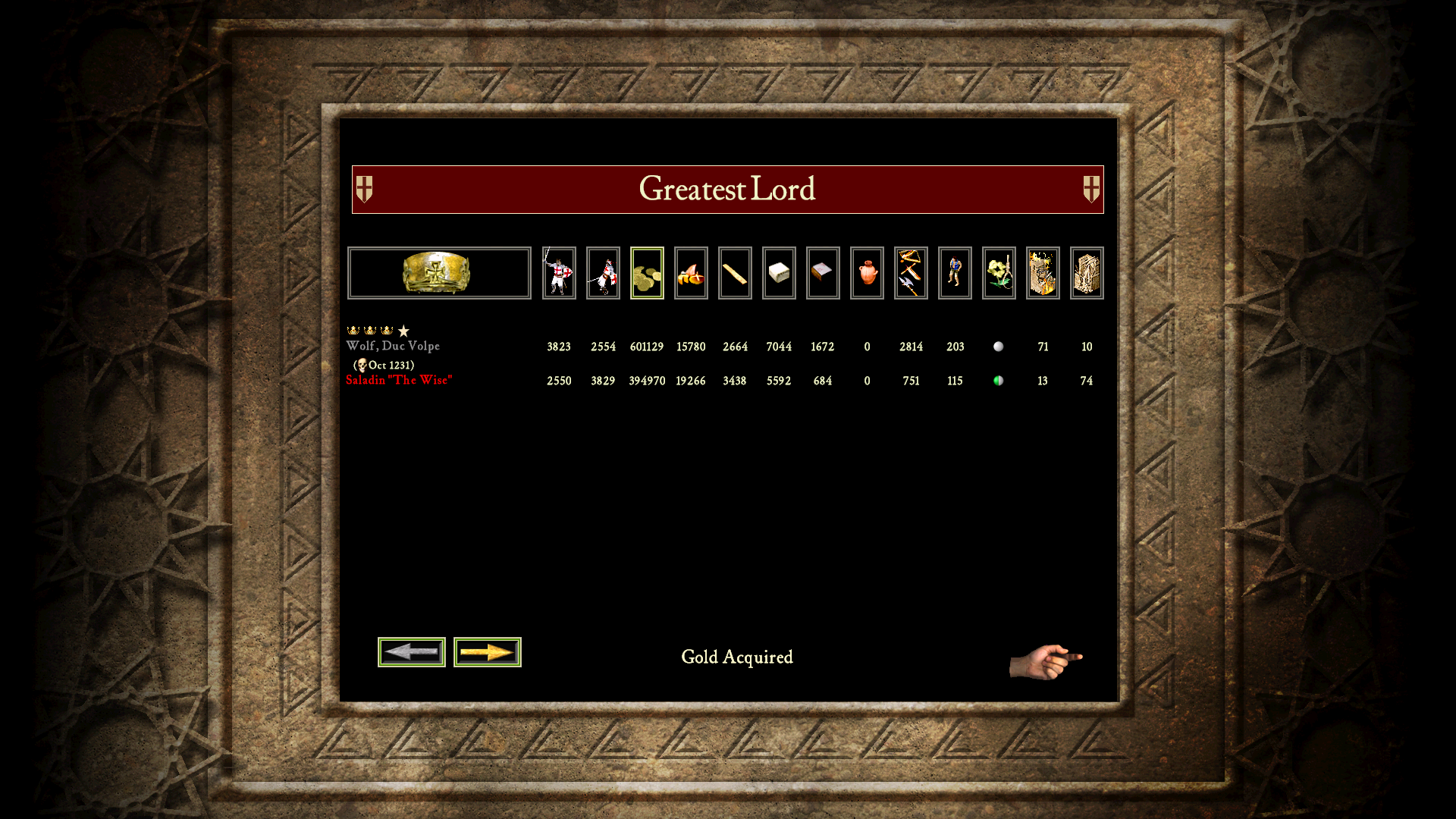Click the golden crown lord portrait panel
This screenshot has height=819, width=1456.
tap(438, 273)
